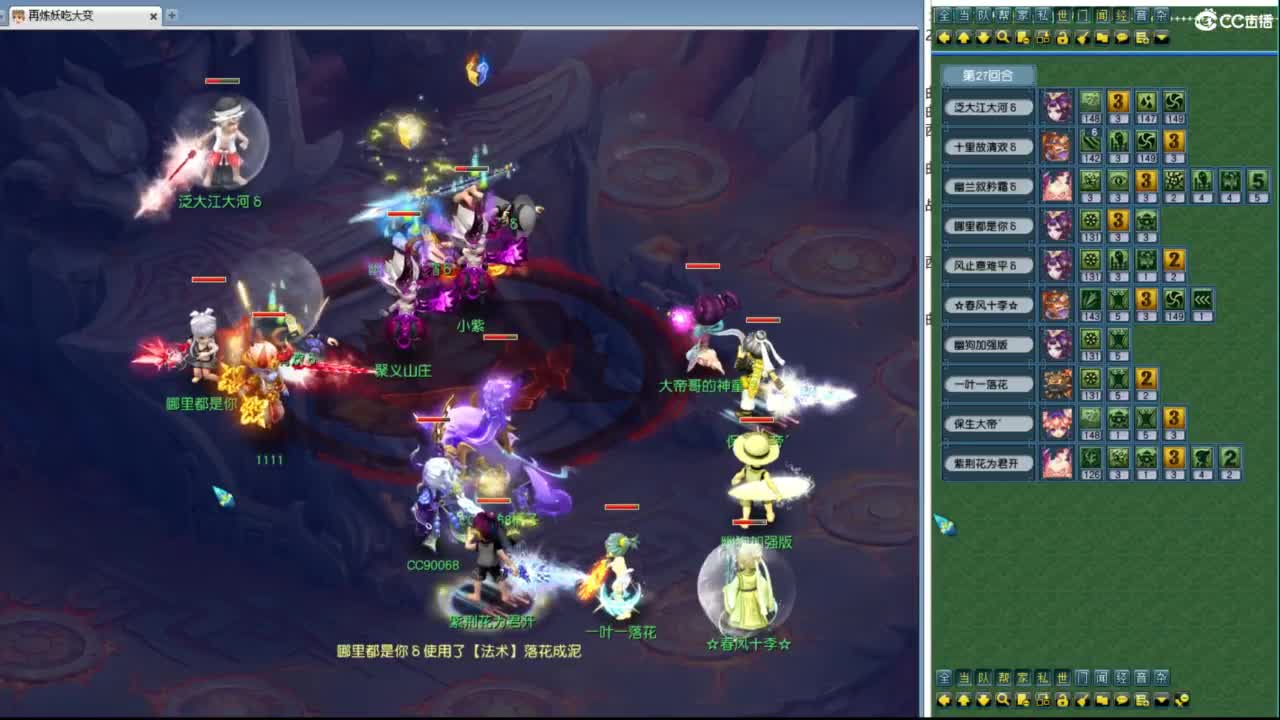
Task: Click the upward yellow arrow in the chat toolbar
Action: [963, 38]
